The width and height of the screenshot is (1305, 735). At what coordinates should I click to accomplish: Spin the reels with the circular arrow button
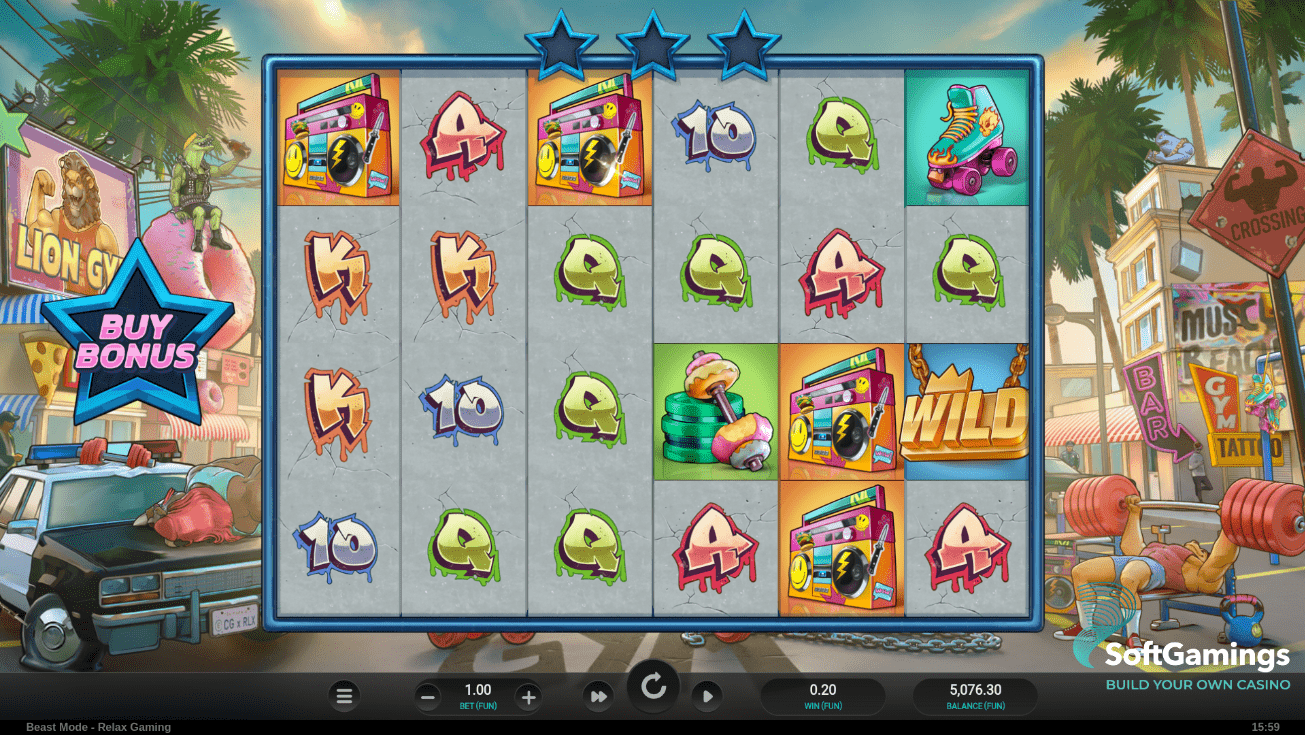[653, 687]
